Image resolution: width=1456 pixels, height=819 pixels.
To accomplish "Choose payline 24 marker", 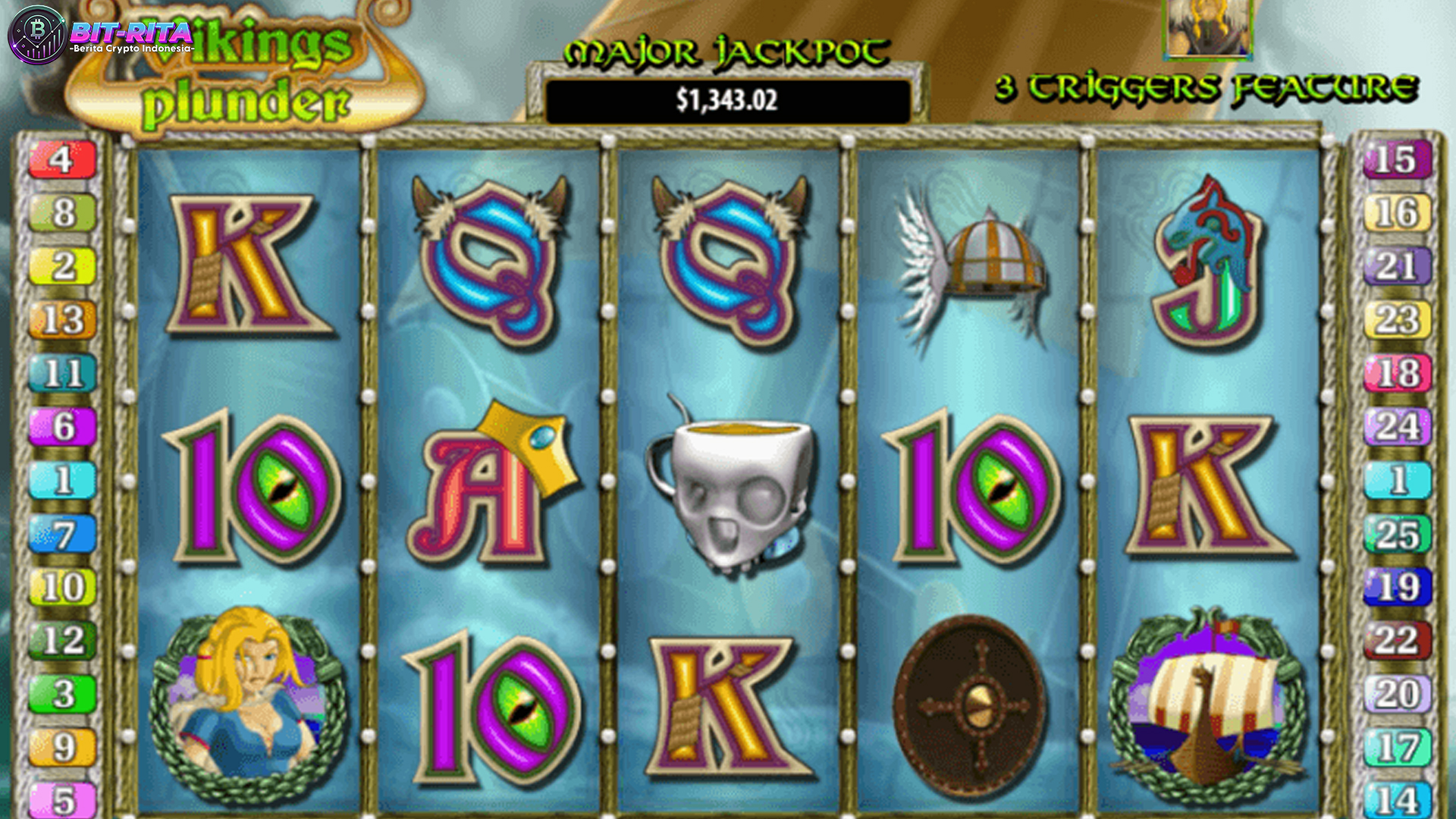I will pos(1397,427).
